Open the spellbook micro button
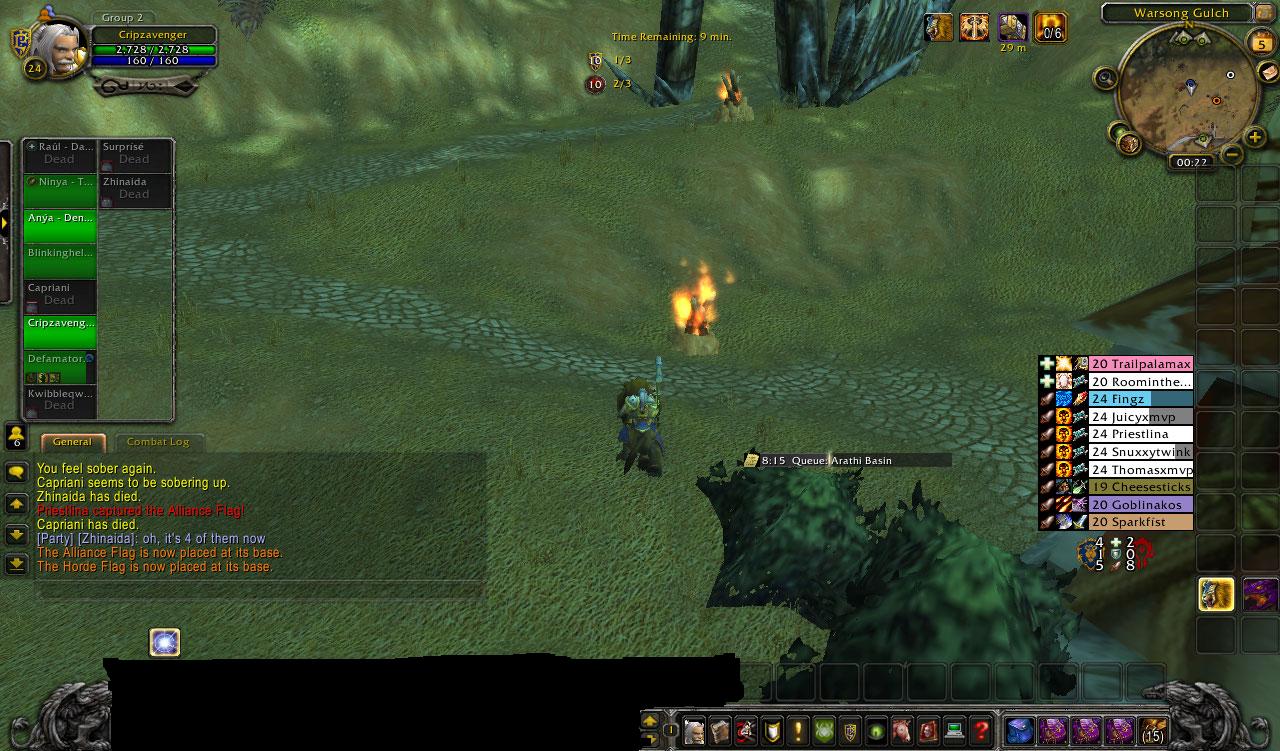 [x=719, y=730]
